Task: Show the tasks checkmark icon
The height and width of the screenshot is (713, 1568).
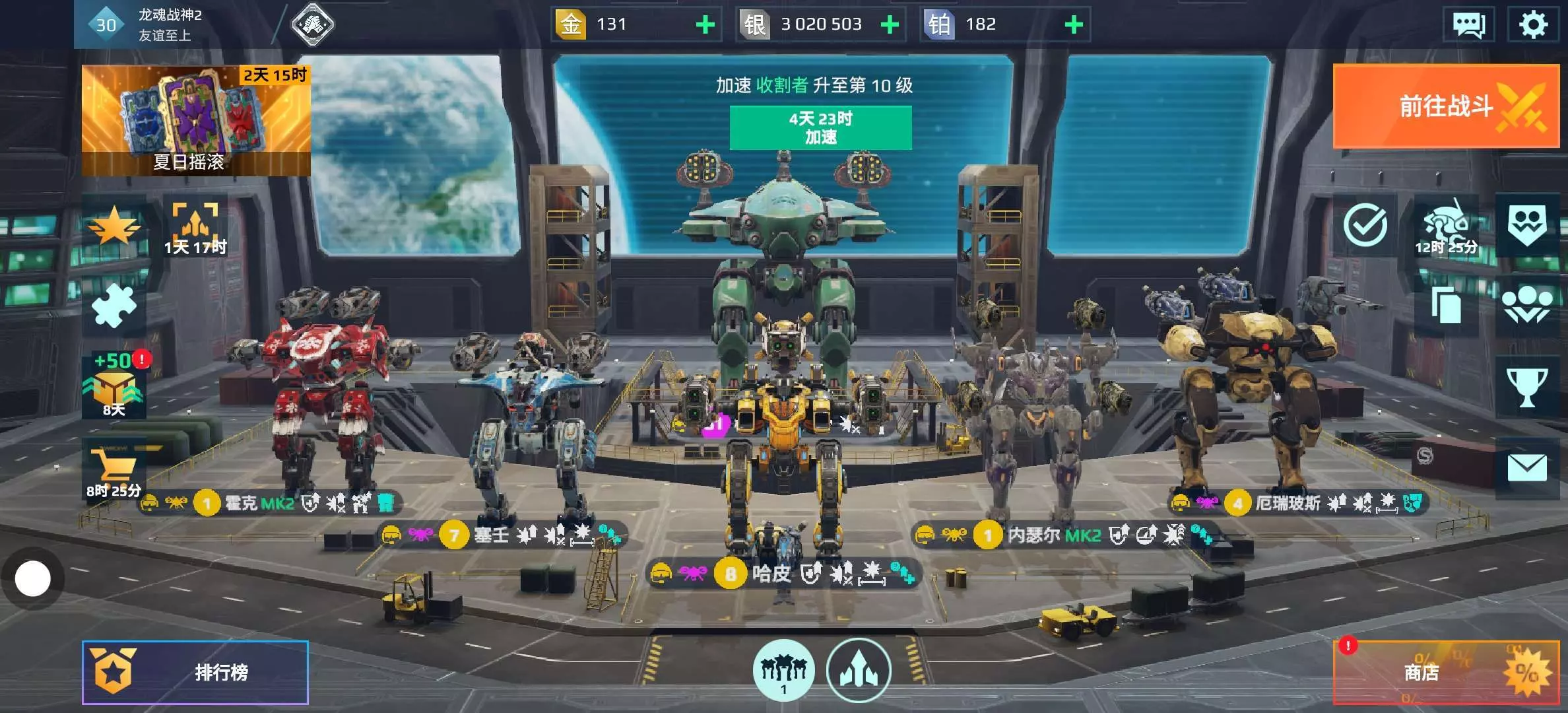Action: (x=1365, y=225)
